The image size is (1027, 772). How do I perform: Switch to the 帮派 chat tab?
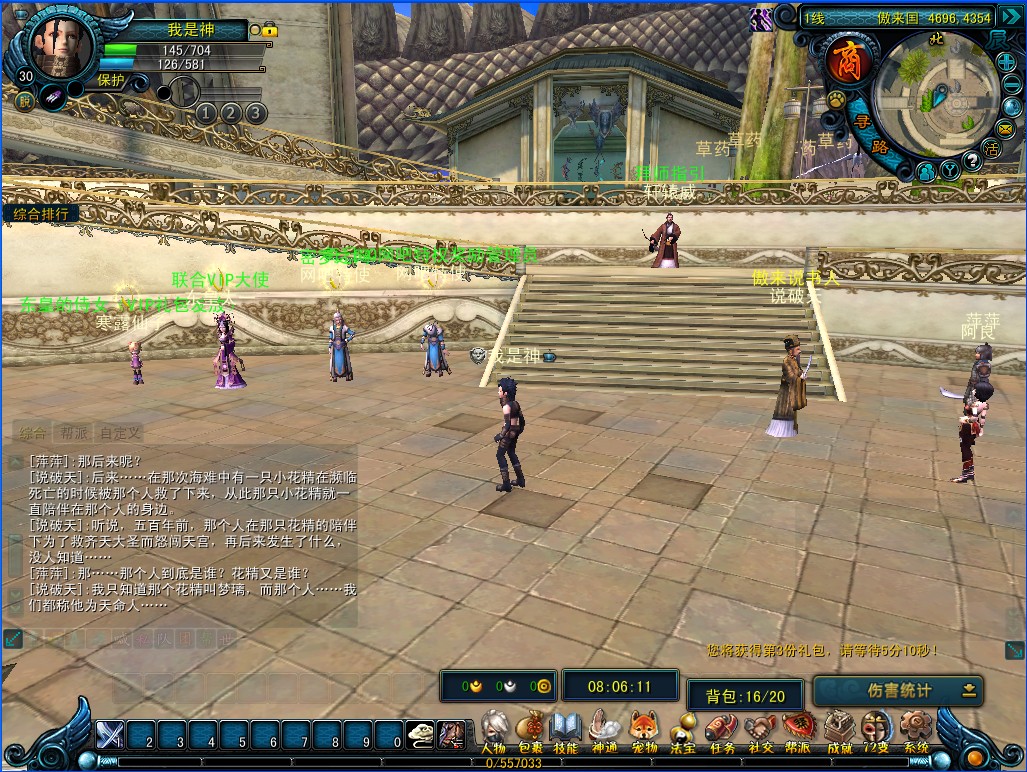coord(74,433)
